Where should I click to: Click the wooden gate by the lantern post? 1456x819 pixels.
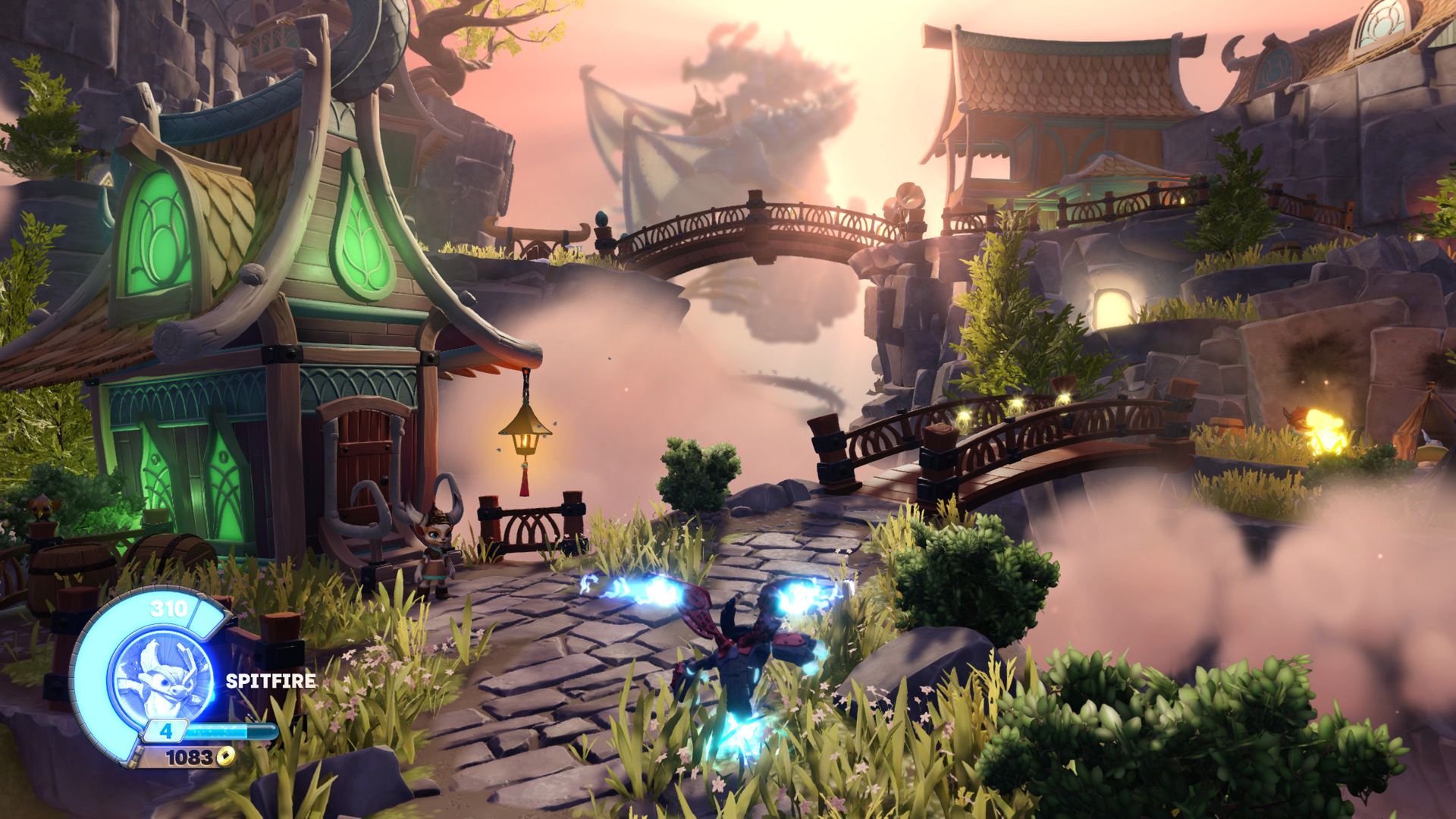point(531,523)
